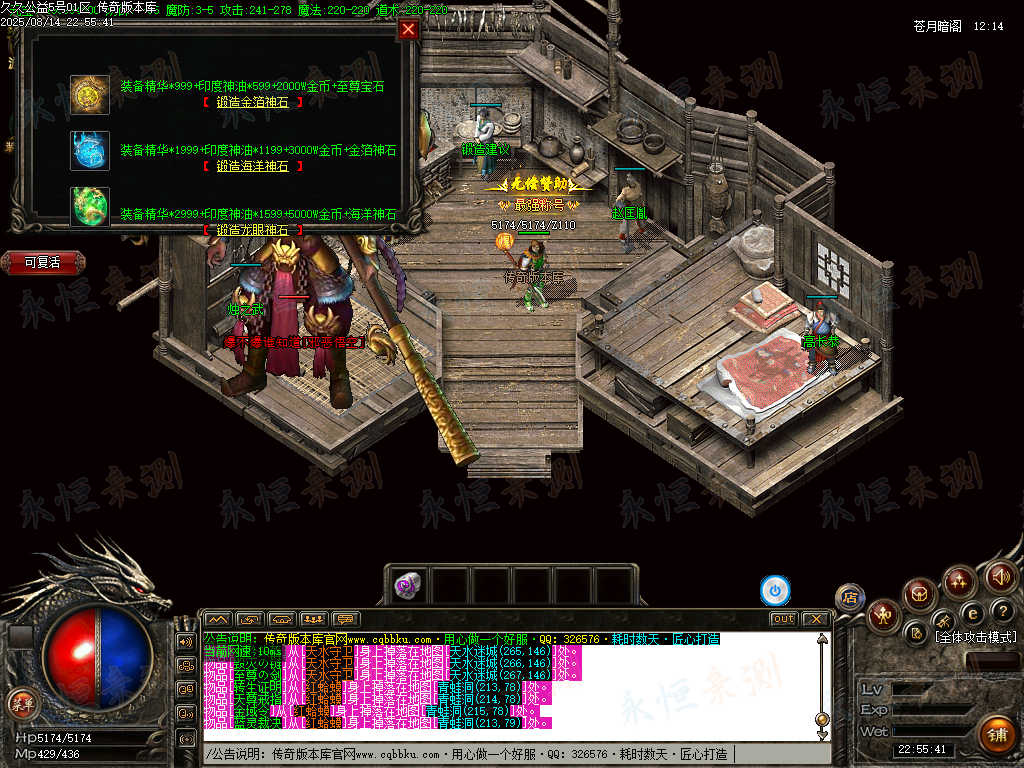Open help with the question mark icon

(1005, 610)
